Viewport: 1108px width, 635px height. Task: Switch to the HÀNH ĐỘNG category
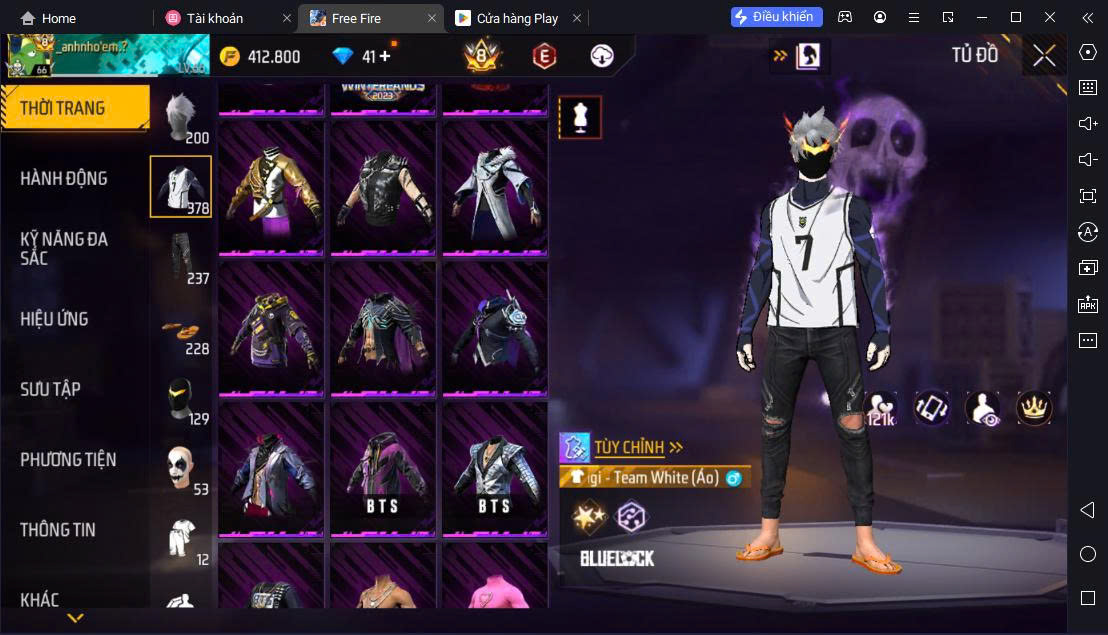pyautogui.click(x=64, y=179)
